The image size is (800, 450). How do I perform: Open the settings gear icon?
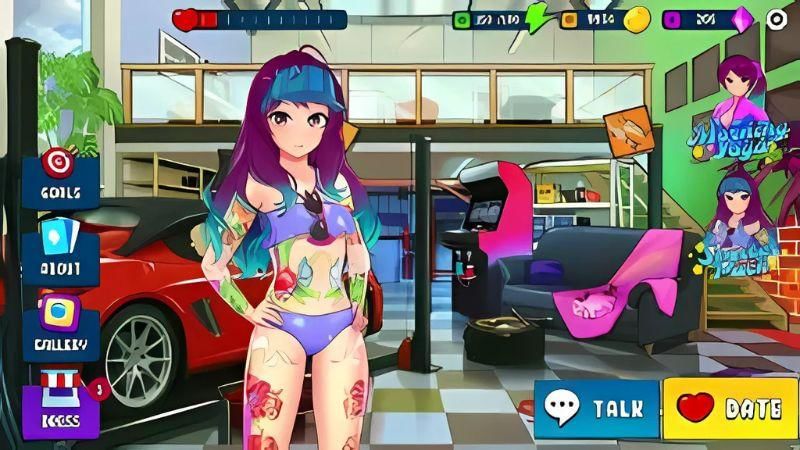[777, 19]
